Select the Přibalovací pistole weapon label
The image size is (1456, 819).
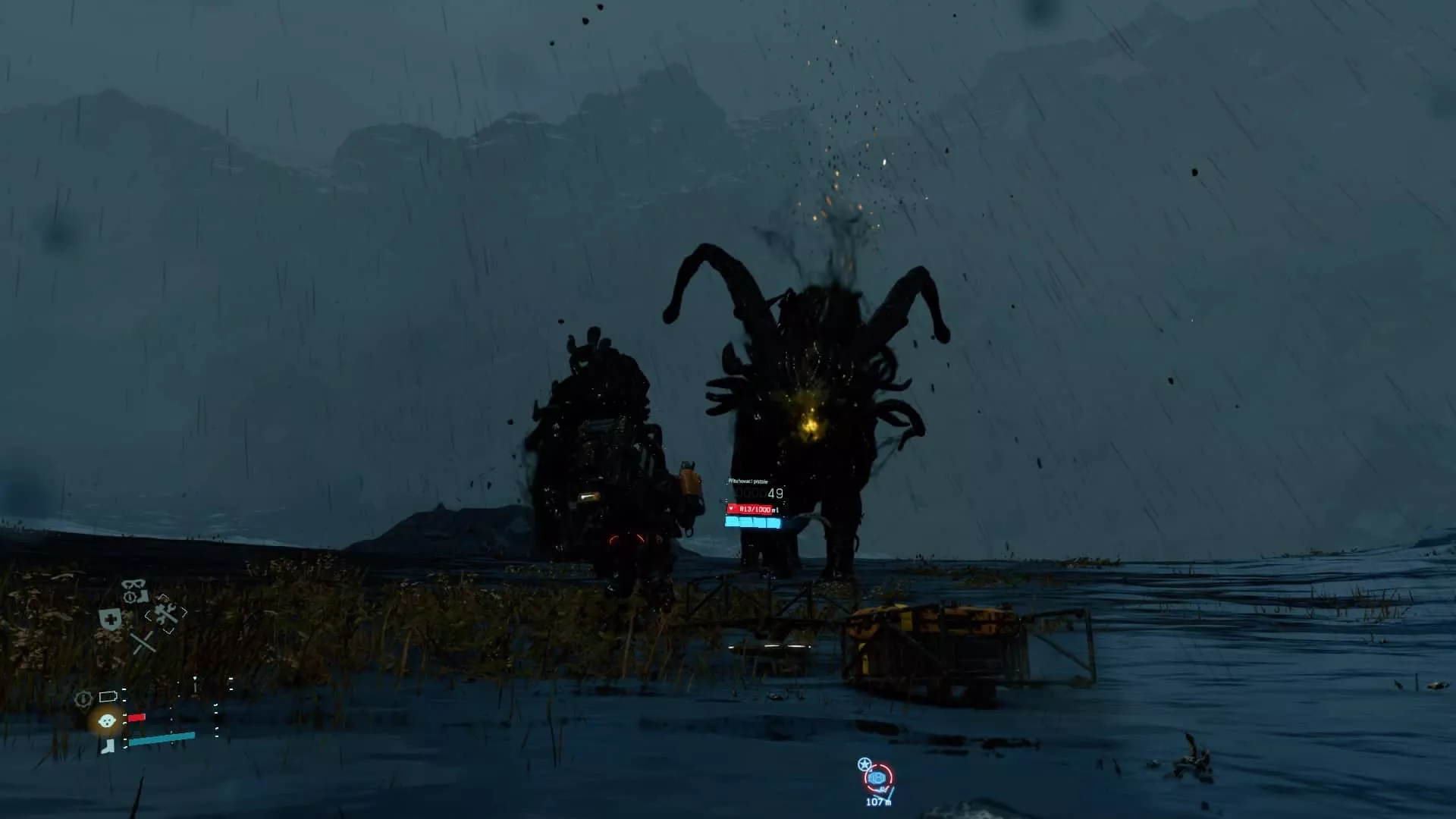[x=748, y=481]
